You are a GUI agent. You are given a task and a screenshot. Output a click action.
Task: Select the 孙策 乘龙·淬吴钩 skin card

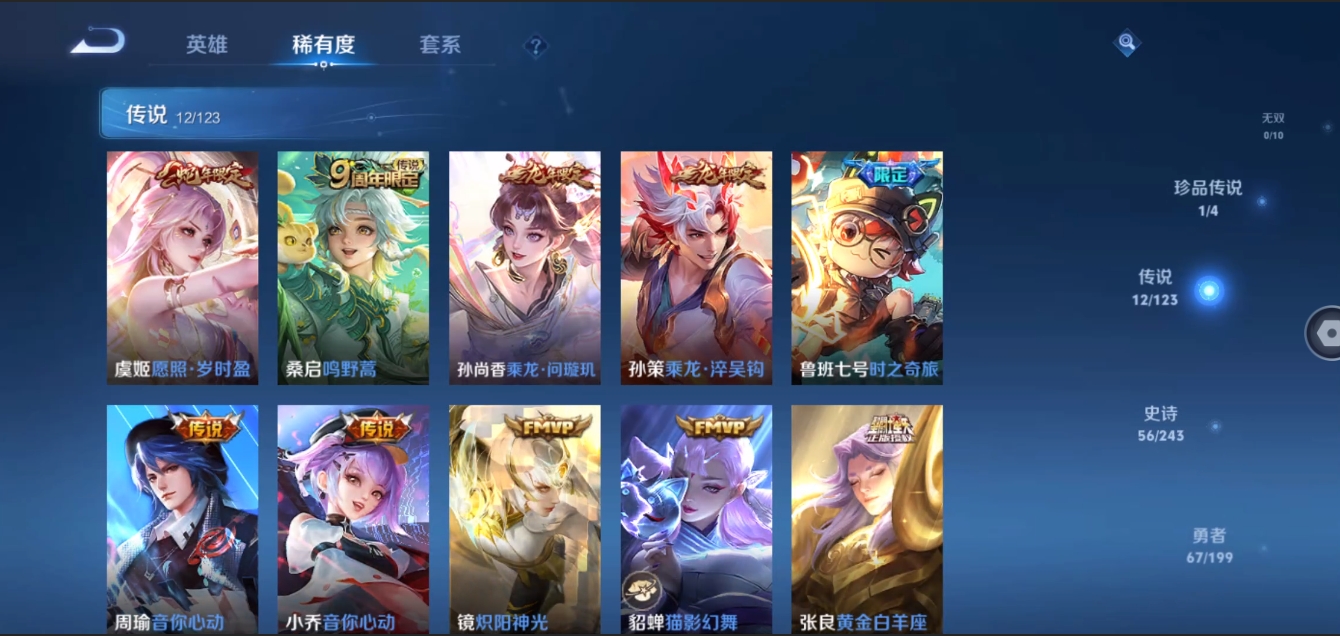tap(696, 267)
